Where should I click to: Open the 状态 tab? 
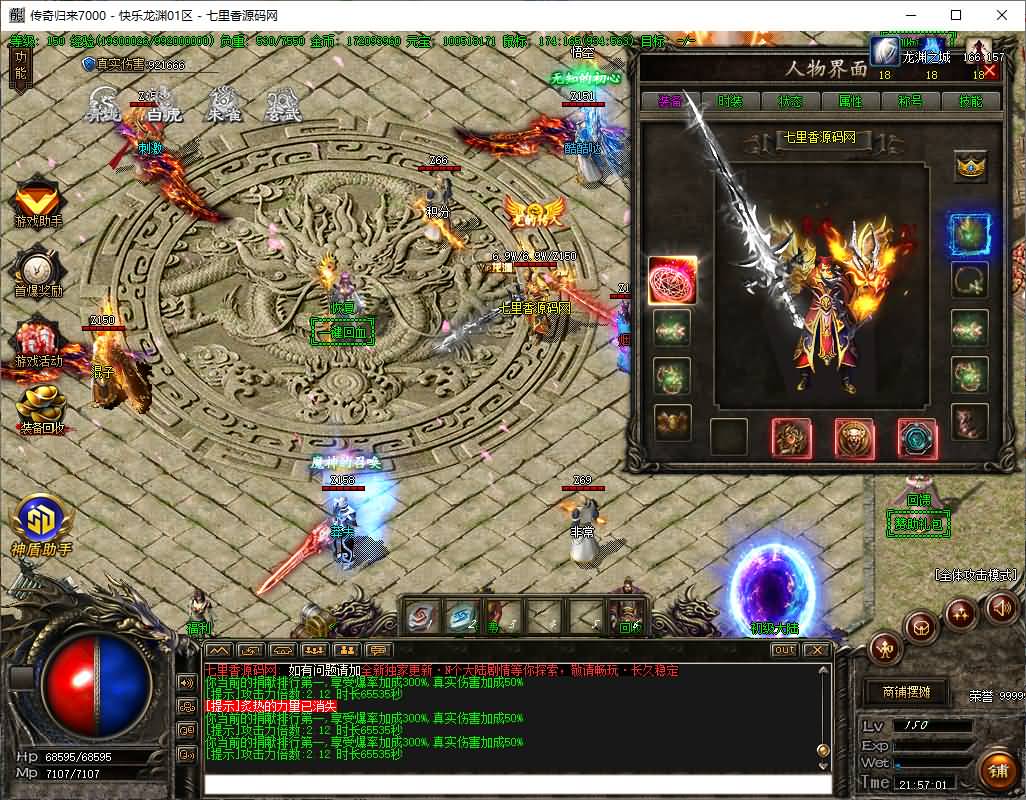click(790, 101)
